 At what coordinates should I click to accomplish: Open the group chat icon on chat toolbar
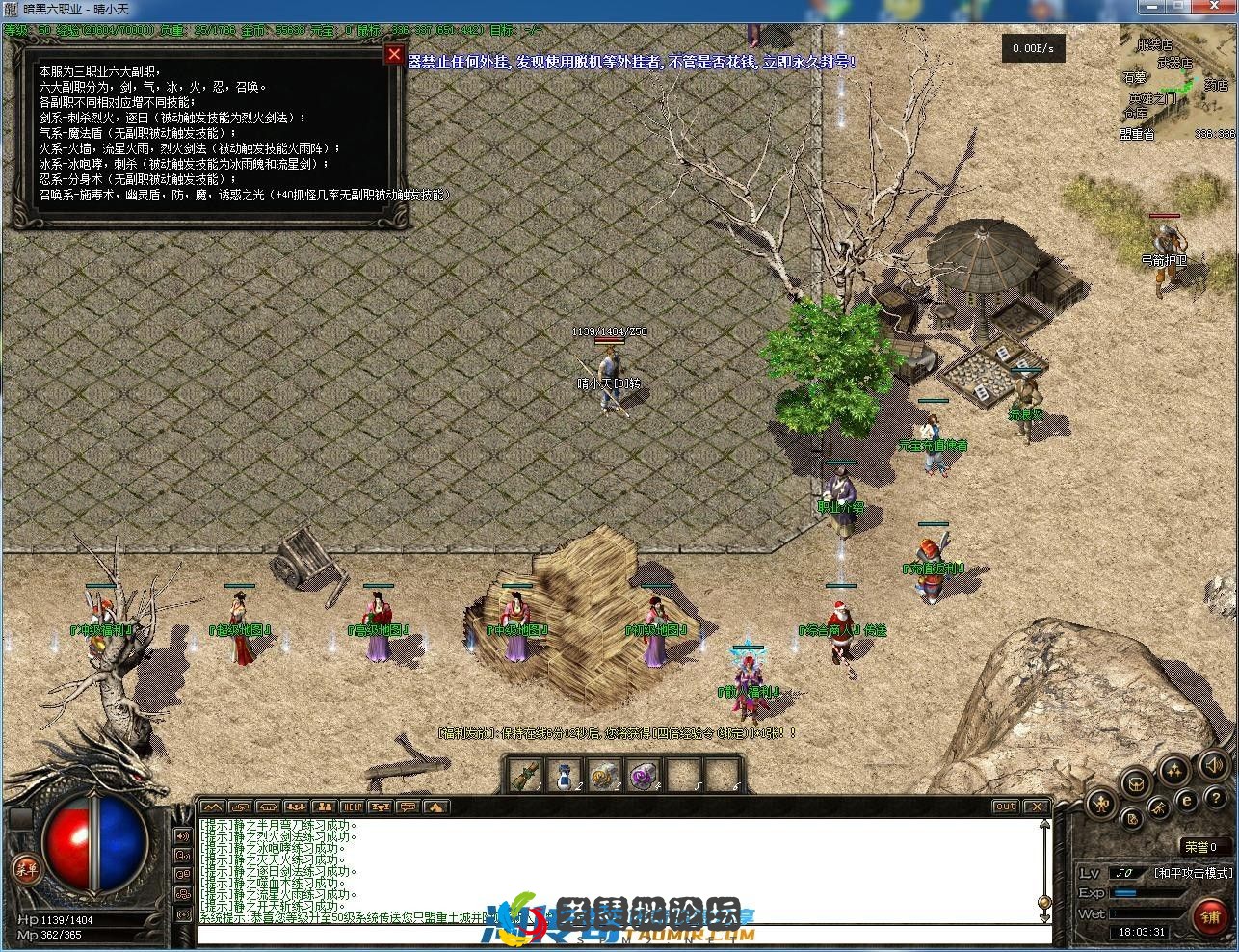point(296,807)
